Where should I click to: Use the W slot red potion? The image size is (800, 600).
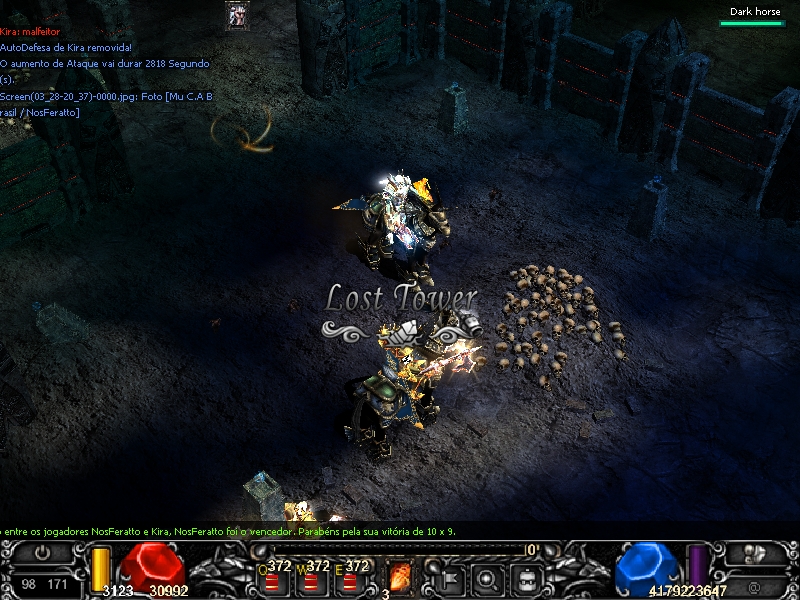coord(312,581)
